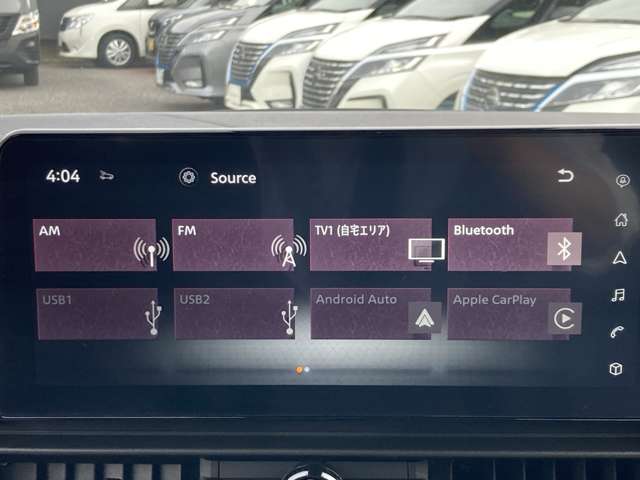Screen dimensions: 640x480
Task: Open the music note audio icon
Action: pyautogui.click(x=618, y=294)
